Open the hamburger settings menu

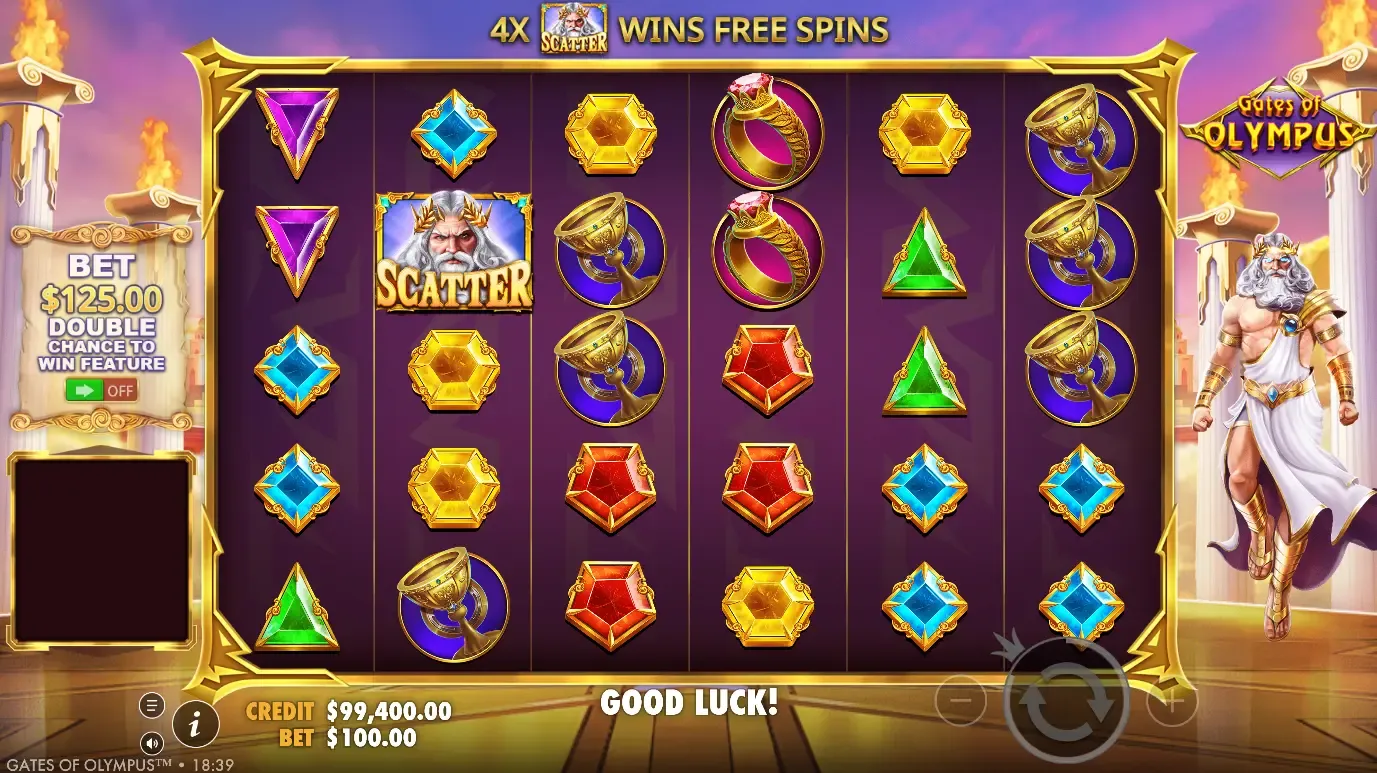[x=152, y=706]
